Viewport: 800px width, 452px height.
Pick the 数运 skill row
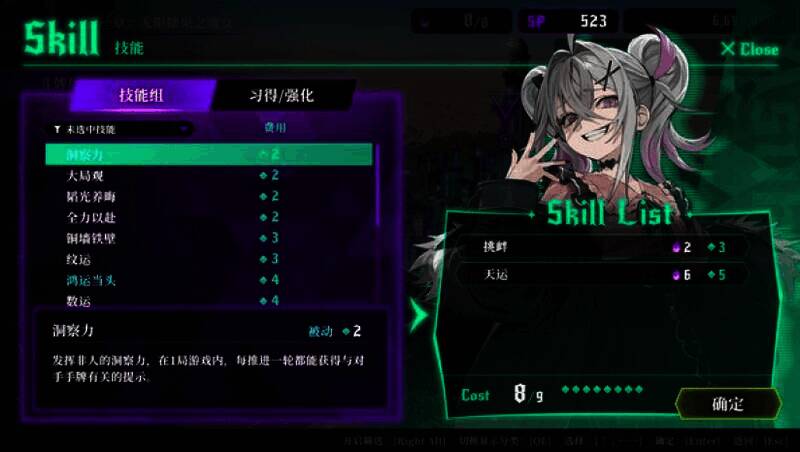pyautogui.click(x=208, y=300)
